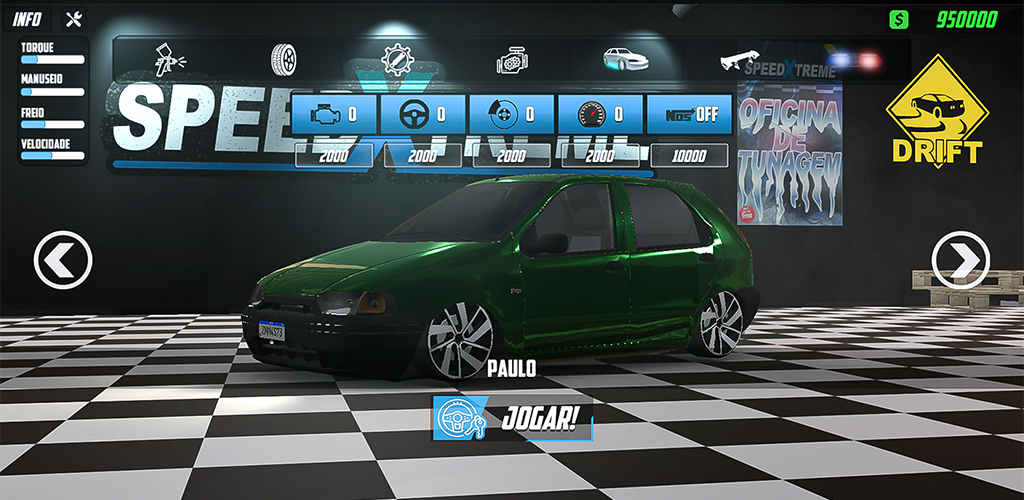Show the next car
Image resolution: width=1024 pixels, height=500 pixels.
click(959, 261)
